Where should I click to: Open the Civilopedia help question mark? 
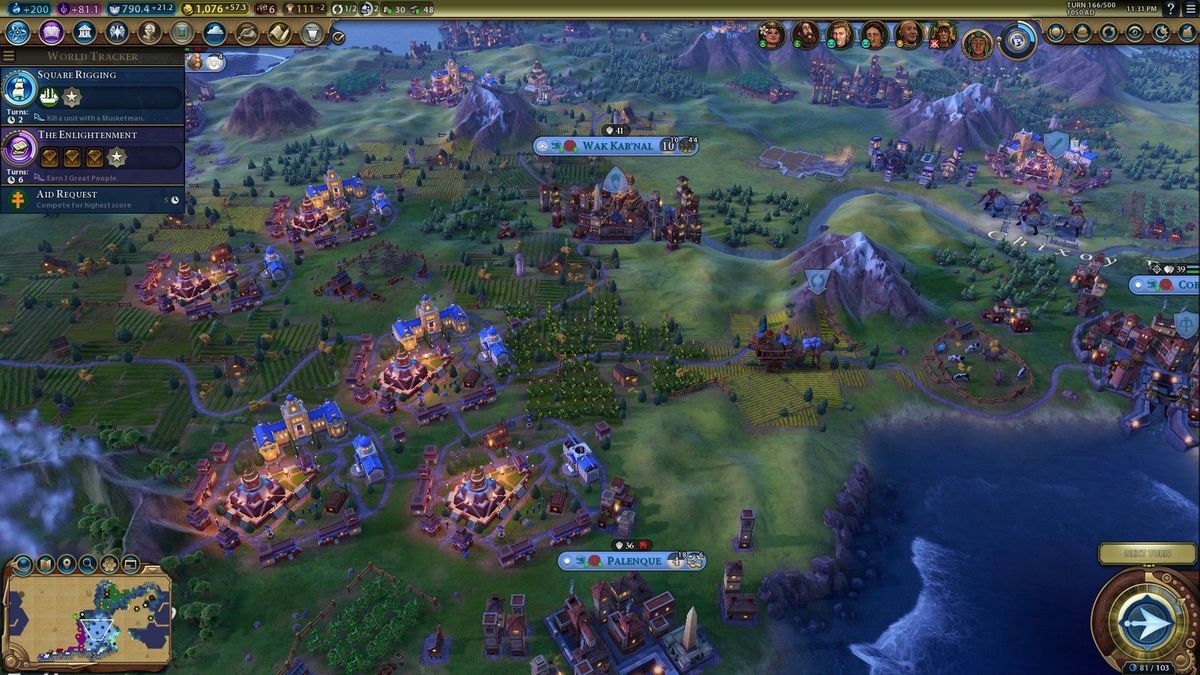(x=1170, y=9)
